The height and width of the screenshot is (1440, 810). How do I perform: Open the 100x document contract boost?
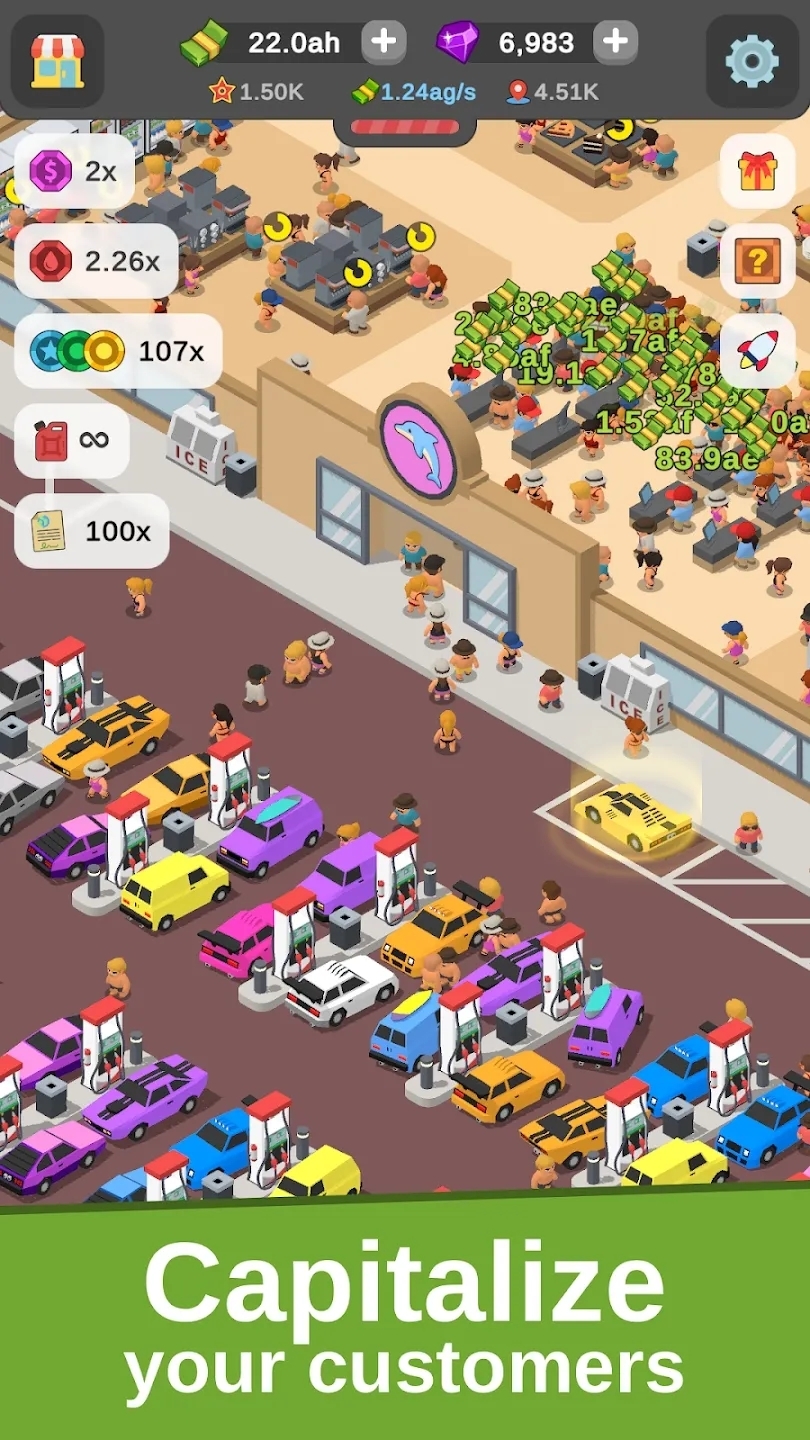pyautogui.click(x=92, y=530)
